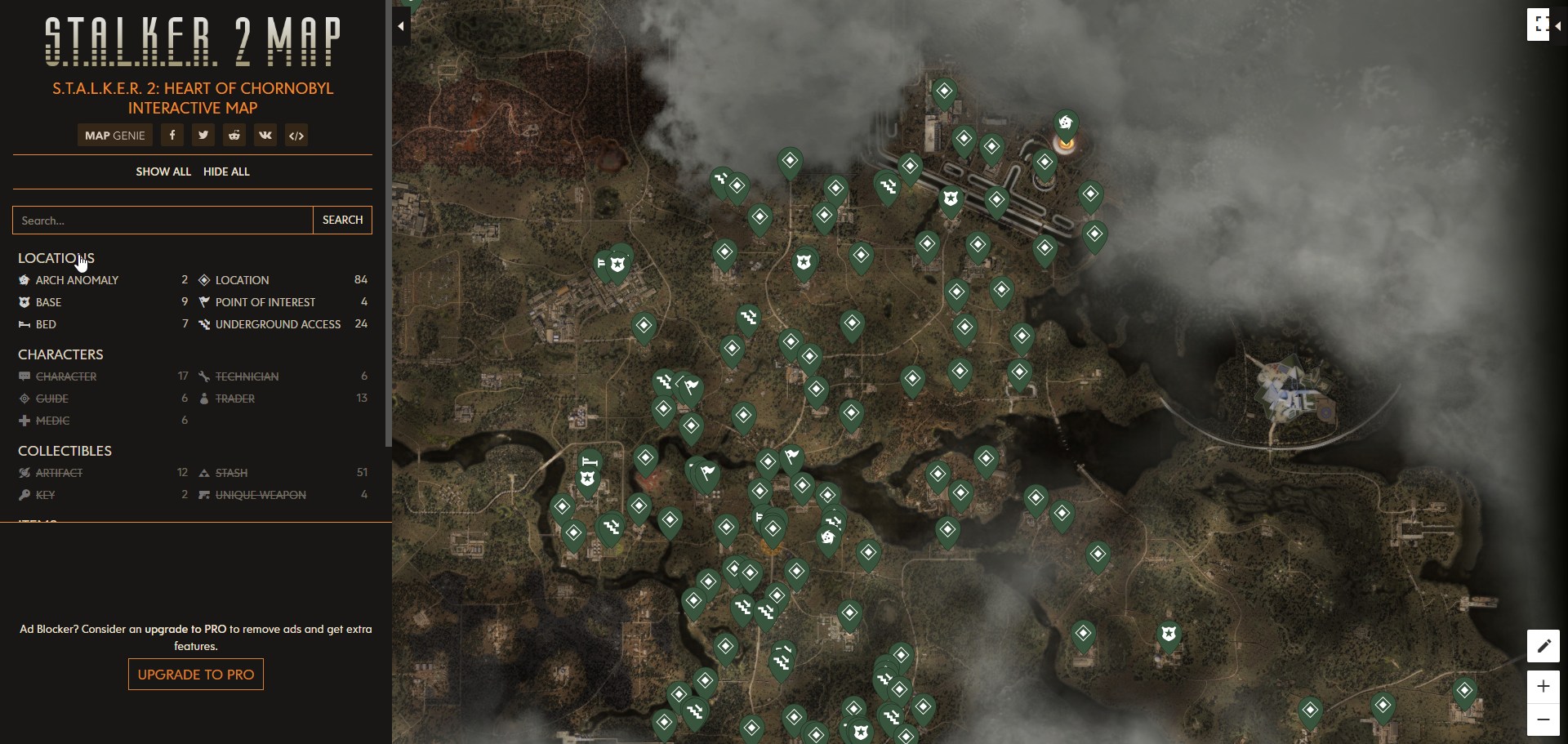Show the Artifact markers

click(58, 473)
